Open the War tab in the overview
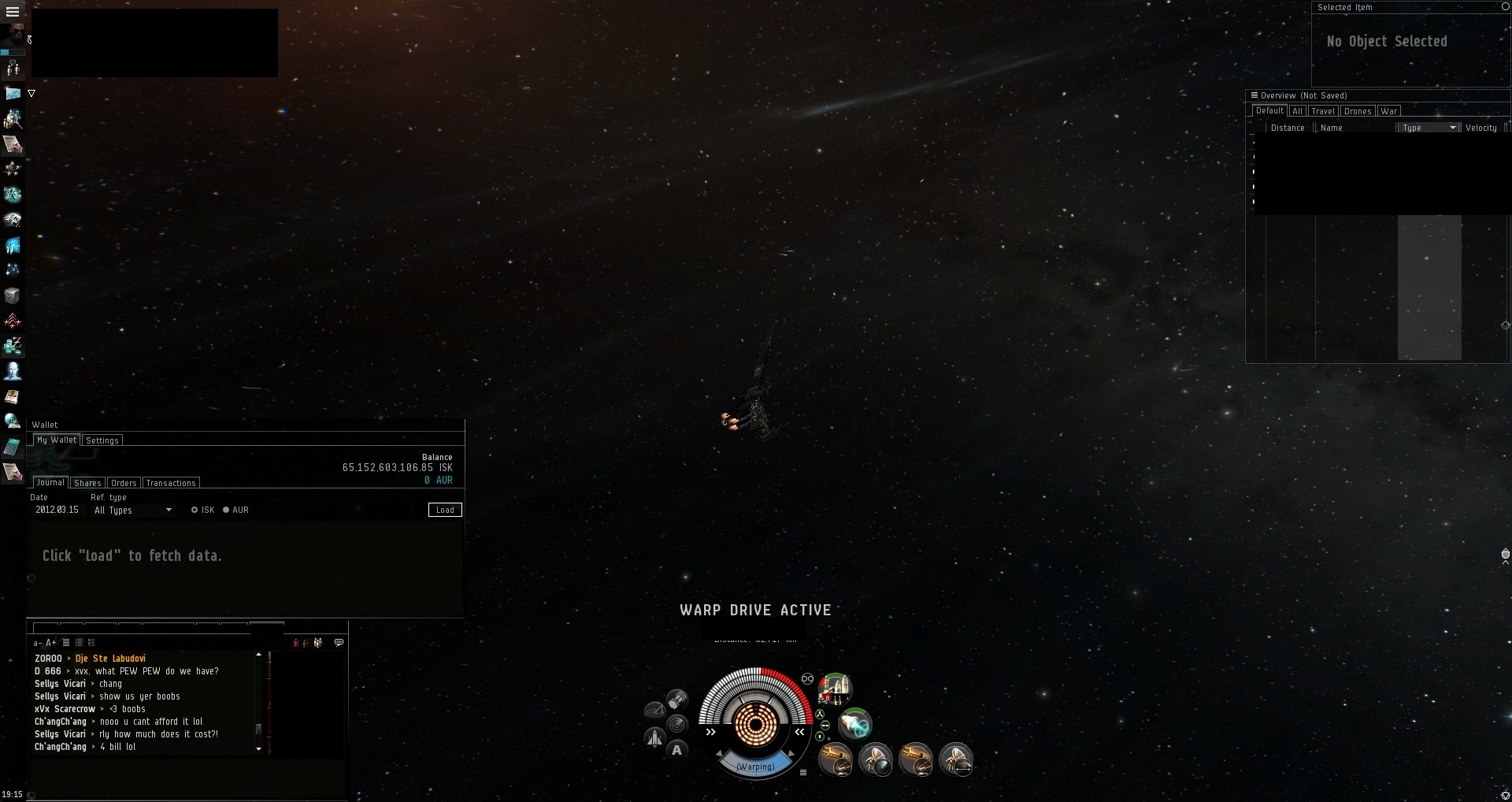This screenshot has height=802, width=1512. pyautogui.click(x=1388, y=111)
